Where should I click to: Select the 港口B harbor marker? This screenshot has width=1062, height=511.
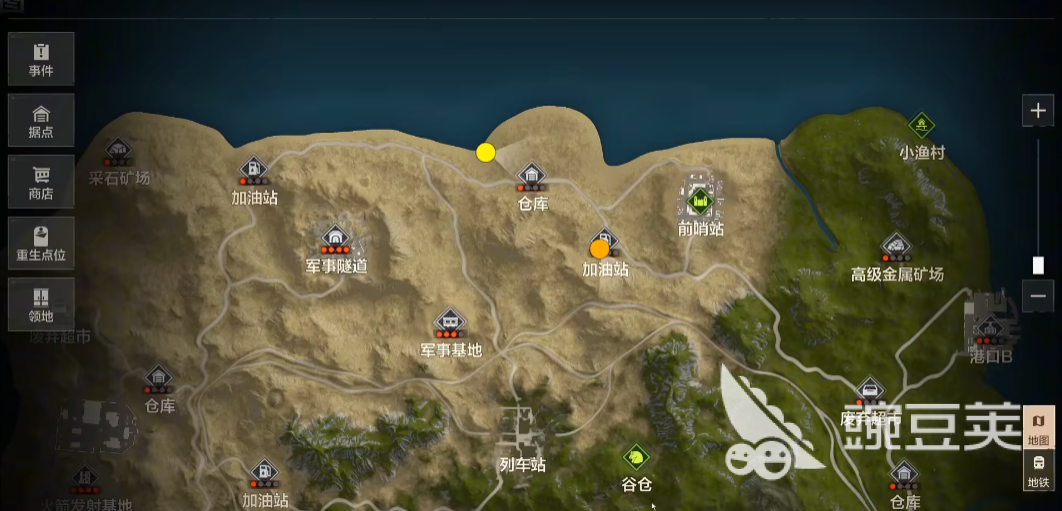pos(990,328)
